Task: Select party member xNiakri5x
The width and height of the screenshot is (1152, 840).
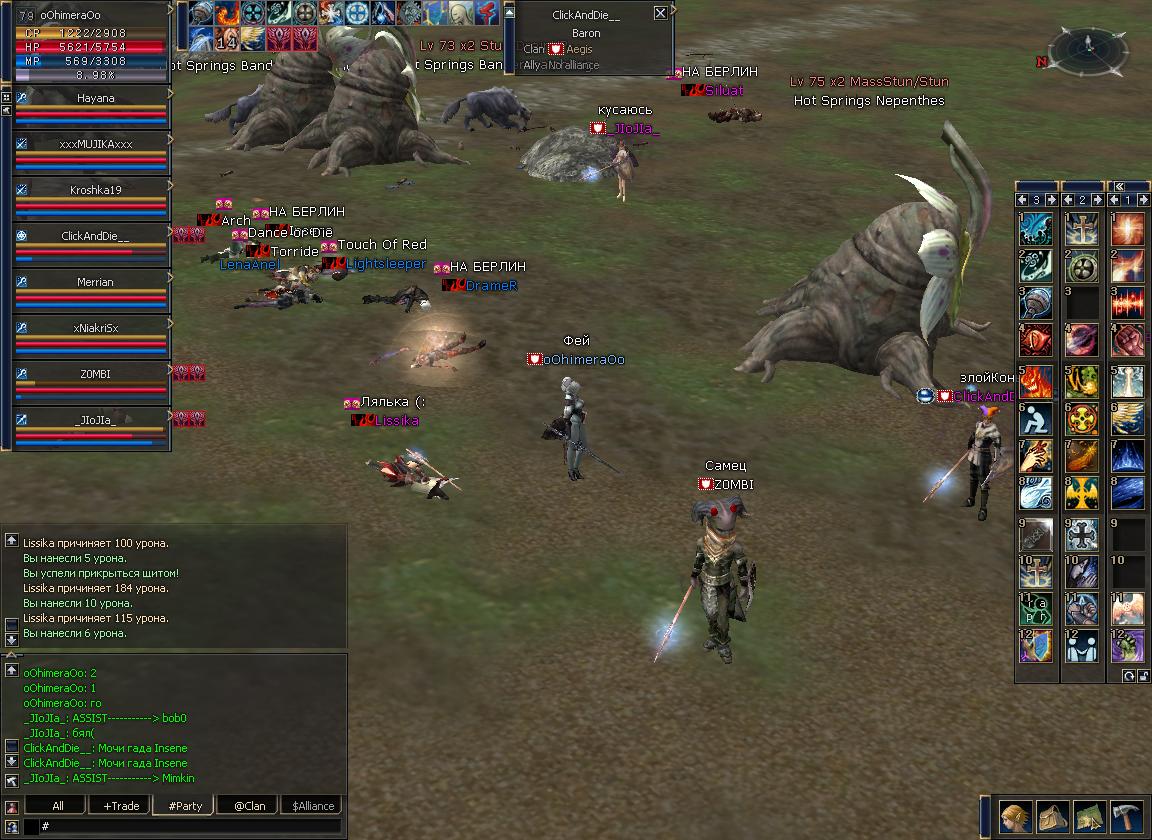Action: [95, 328]
